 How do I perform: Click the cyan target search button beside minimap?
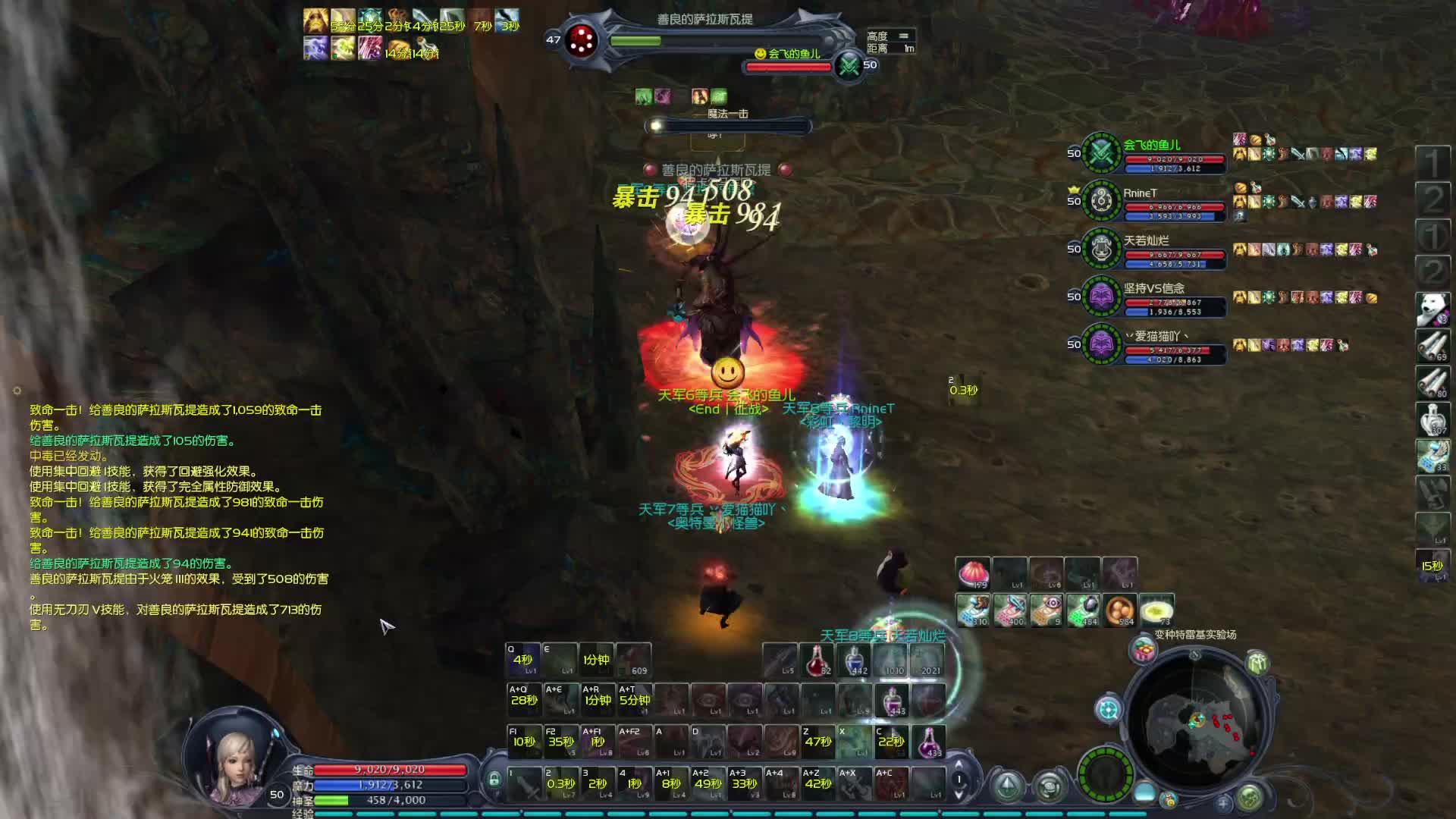pos(1108,710)
